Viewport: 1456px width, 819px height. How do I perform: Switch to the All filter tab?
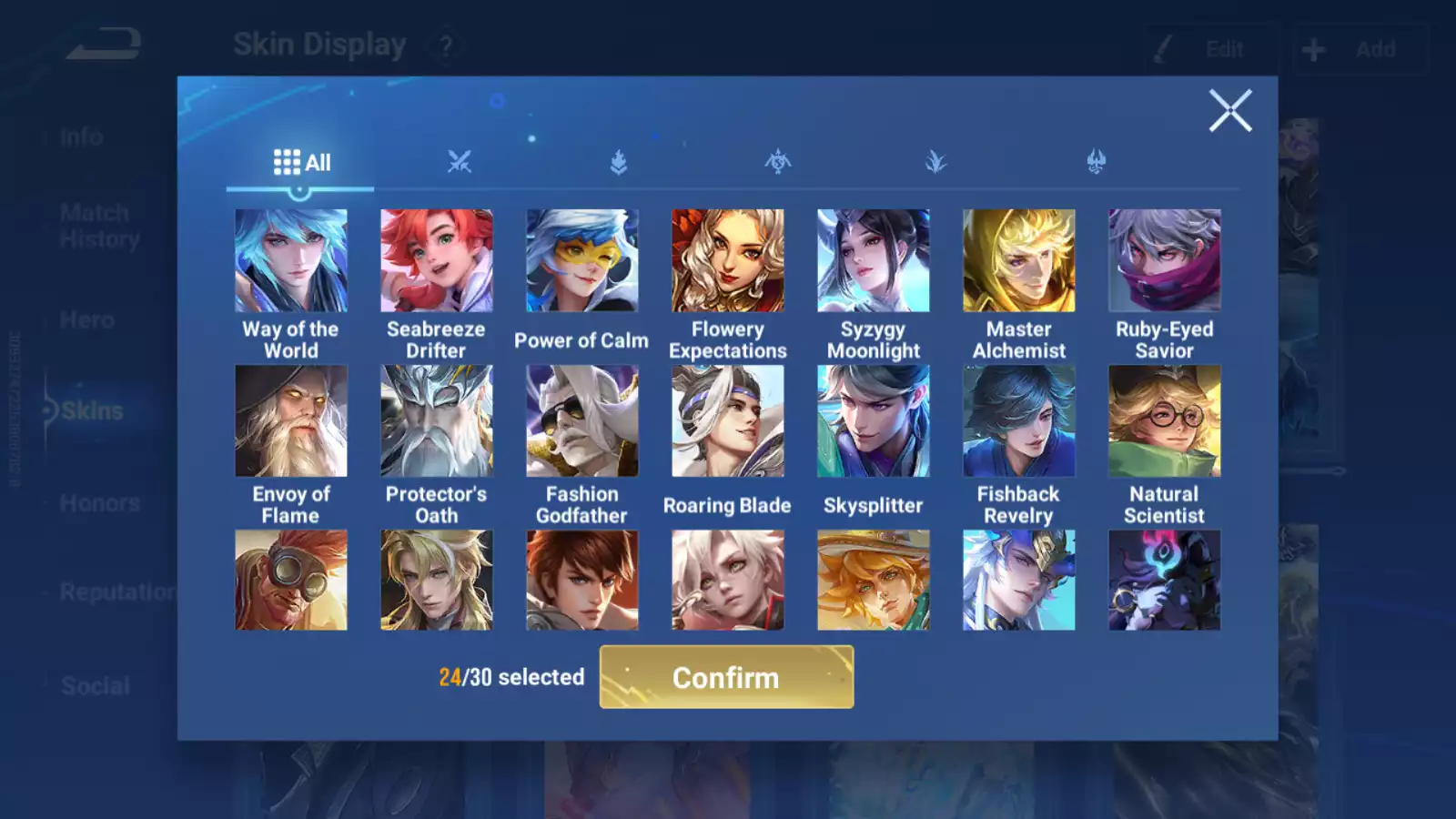point(300,161)
